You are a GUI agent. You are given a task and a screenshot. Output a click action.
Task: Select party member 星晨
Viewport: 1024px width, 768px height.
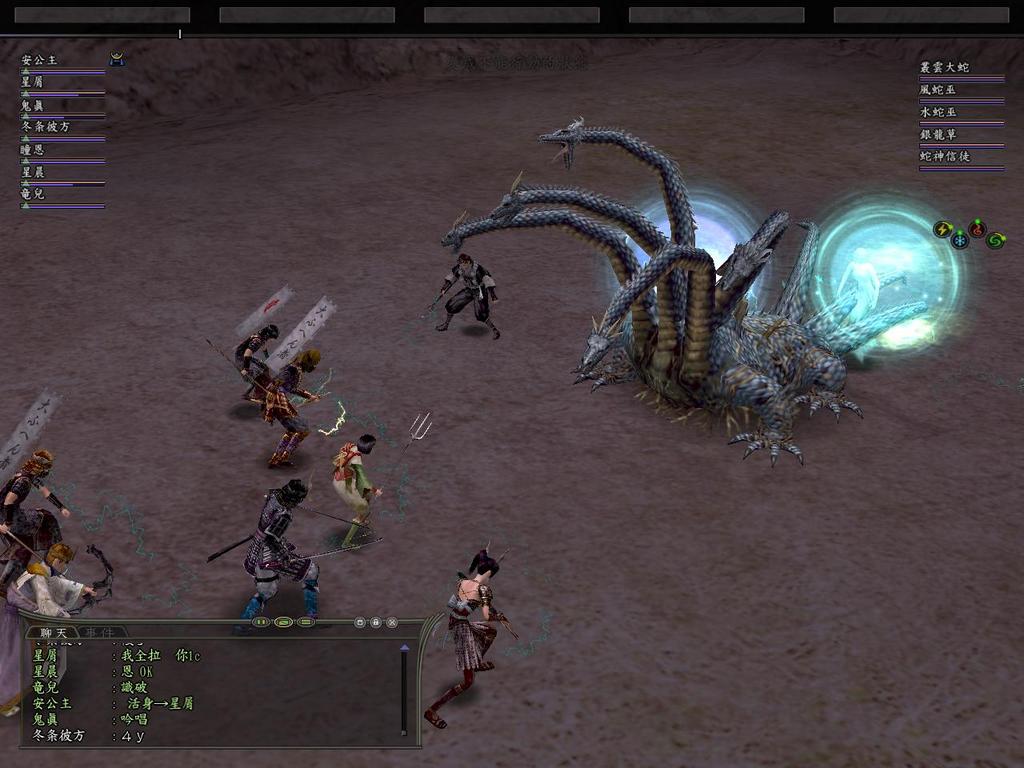point(33,172)
